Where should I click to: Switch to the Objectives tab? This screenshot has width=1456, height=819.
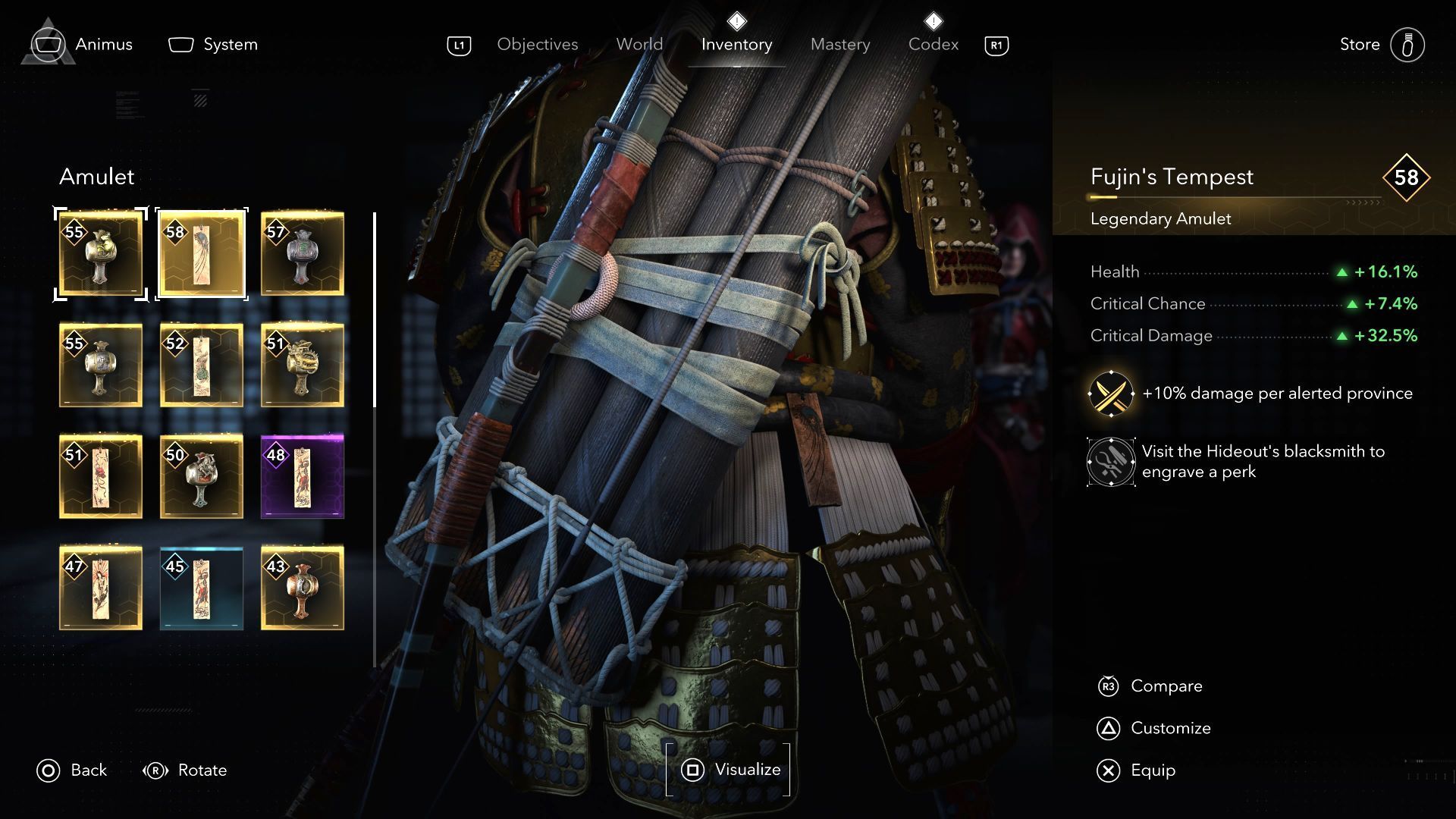pyautogui.click(x=537, y=45)
